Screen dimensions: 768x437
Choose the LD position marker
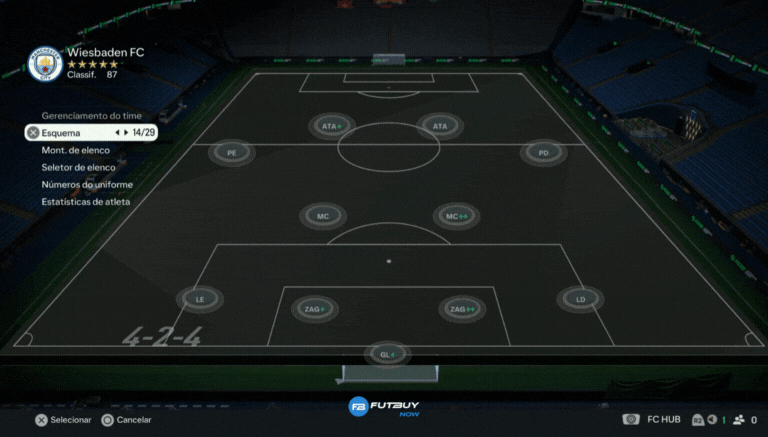click(580, 299)
